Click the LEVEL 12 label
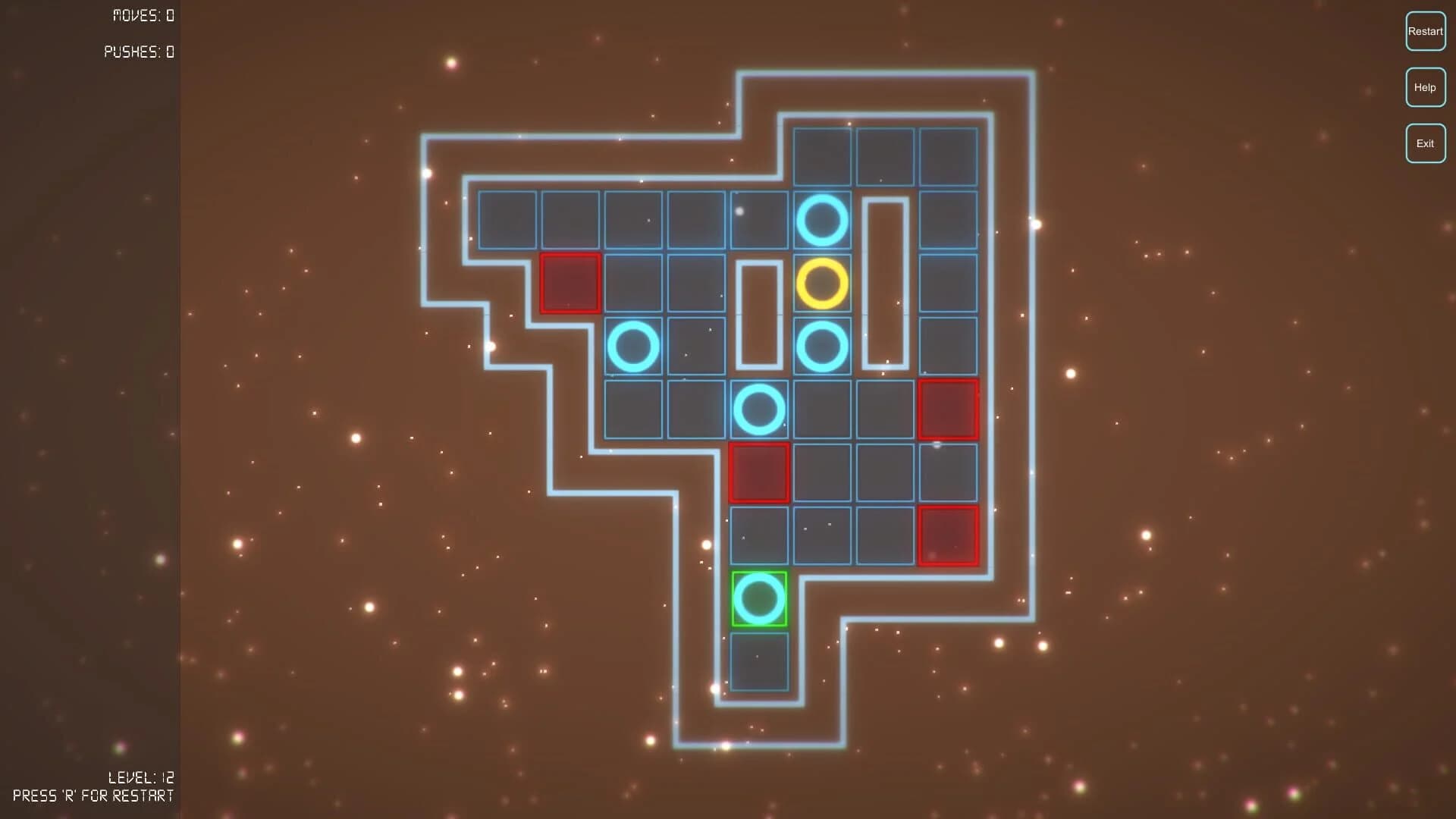Screen dimensions: 1456x819 pos(141,777)
